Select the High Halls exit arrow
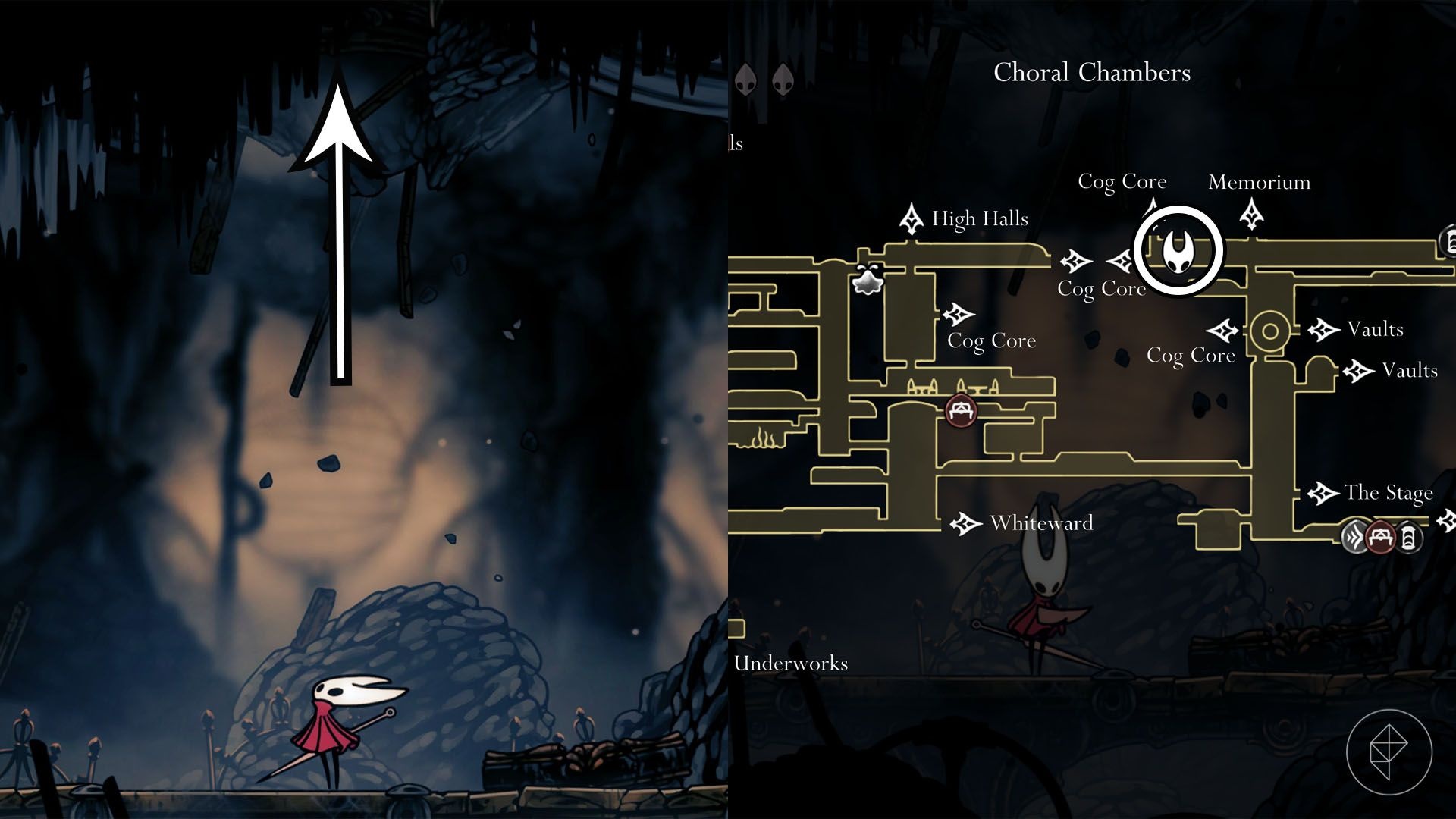The image size is (1456, 819). coord(911,219)
